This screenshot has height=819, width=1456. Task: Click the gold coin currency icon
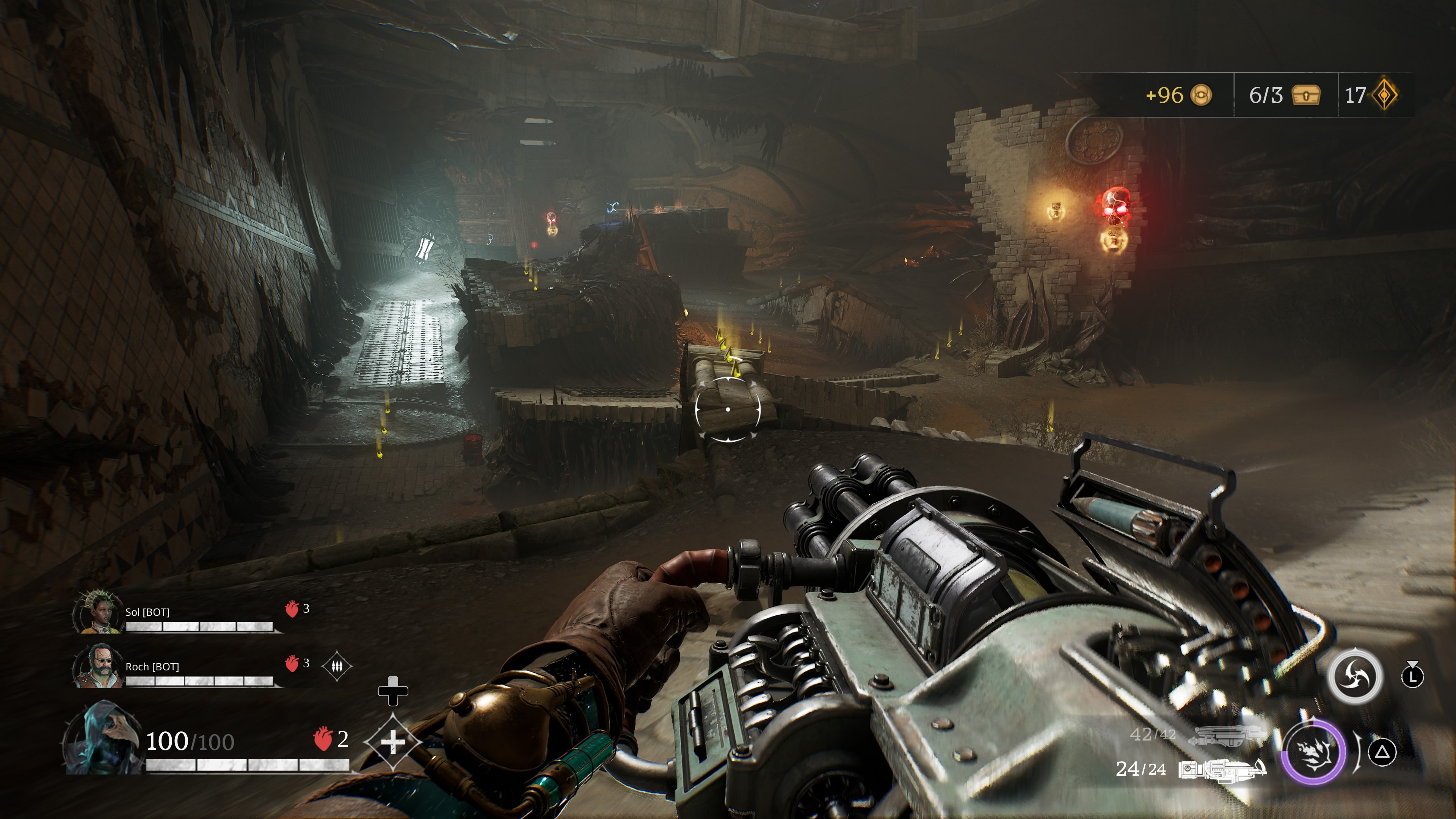[1201, 95]
